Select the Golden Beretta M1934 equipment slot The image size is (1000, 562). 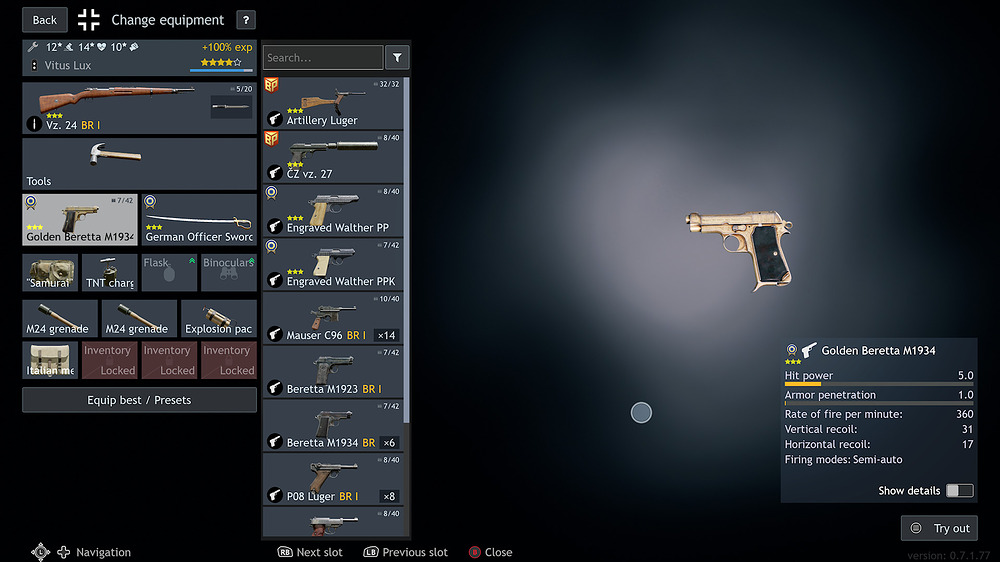tap(80, 220)
